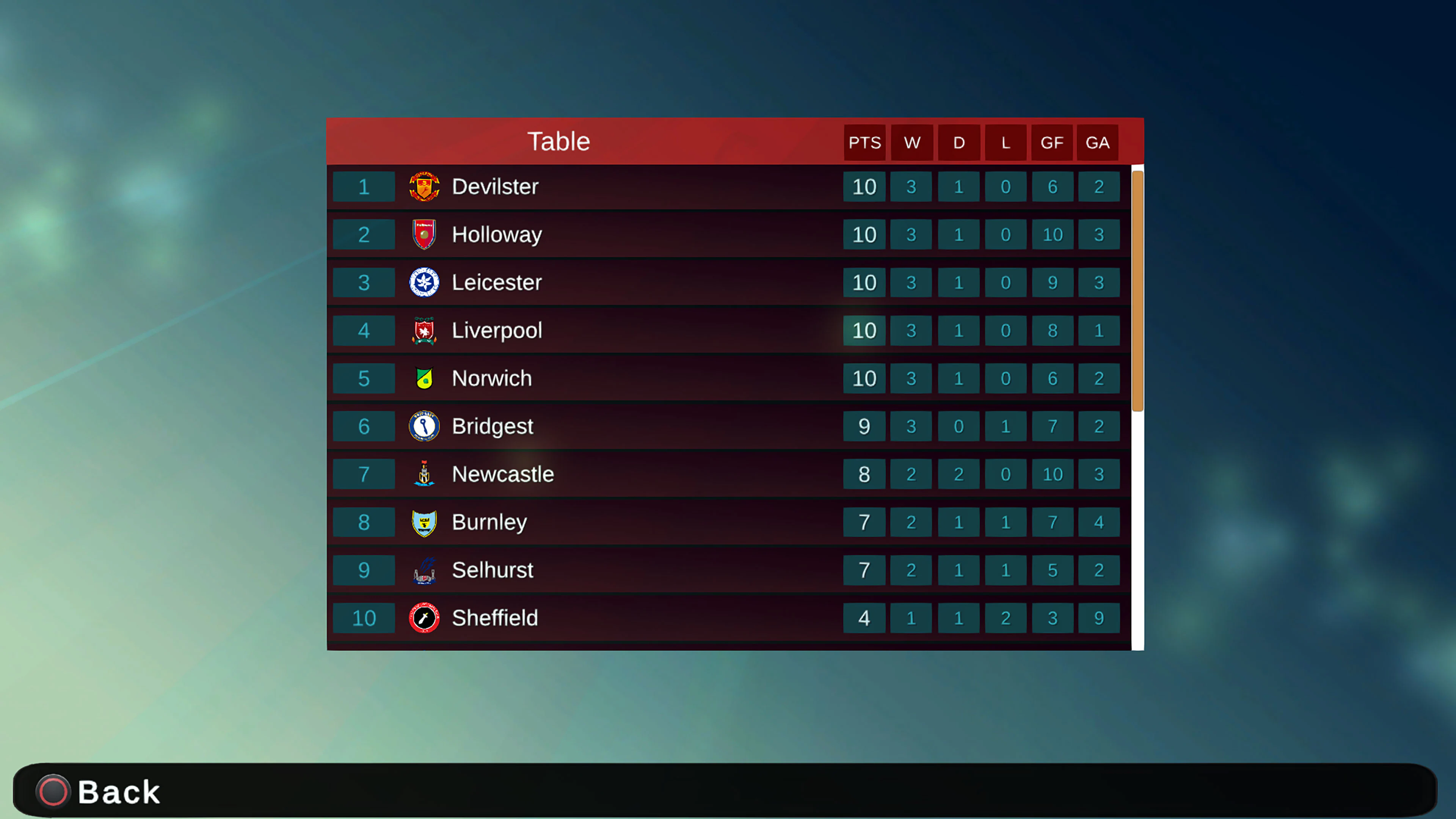The height and width of the screenshot is (819, 1456).
Task: Click the Sheffield team badge
Action: [425, 618]
